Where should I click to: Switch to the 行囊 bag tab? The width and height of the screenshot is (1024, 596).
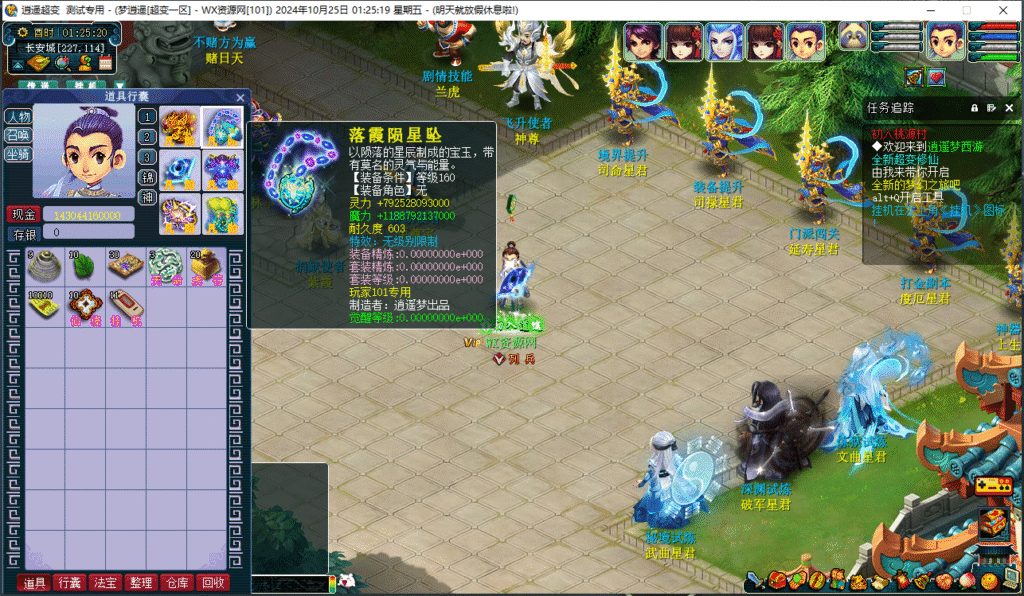tap(69, 583)
